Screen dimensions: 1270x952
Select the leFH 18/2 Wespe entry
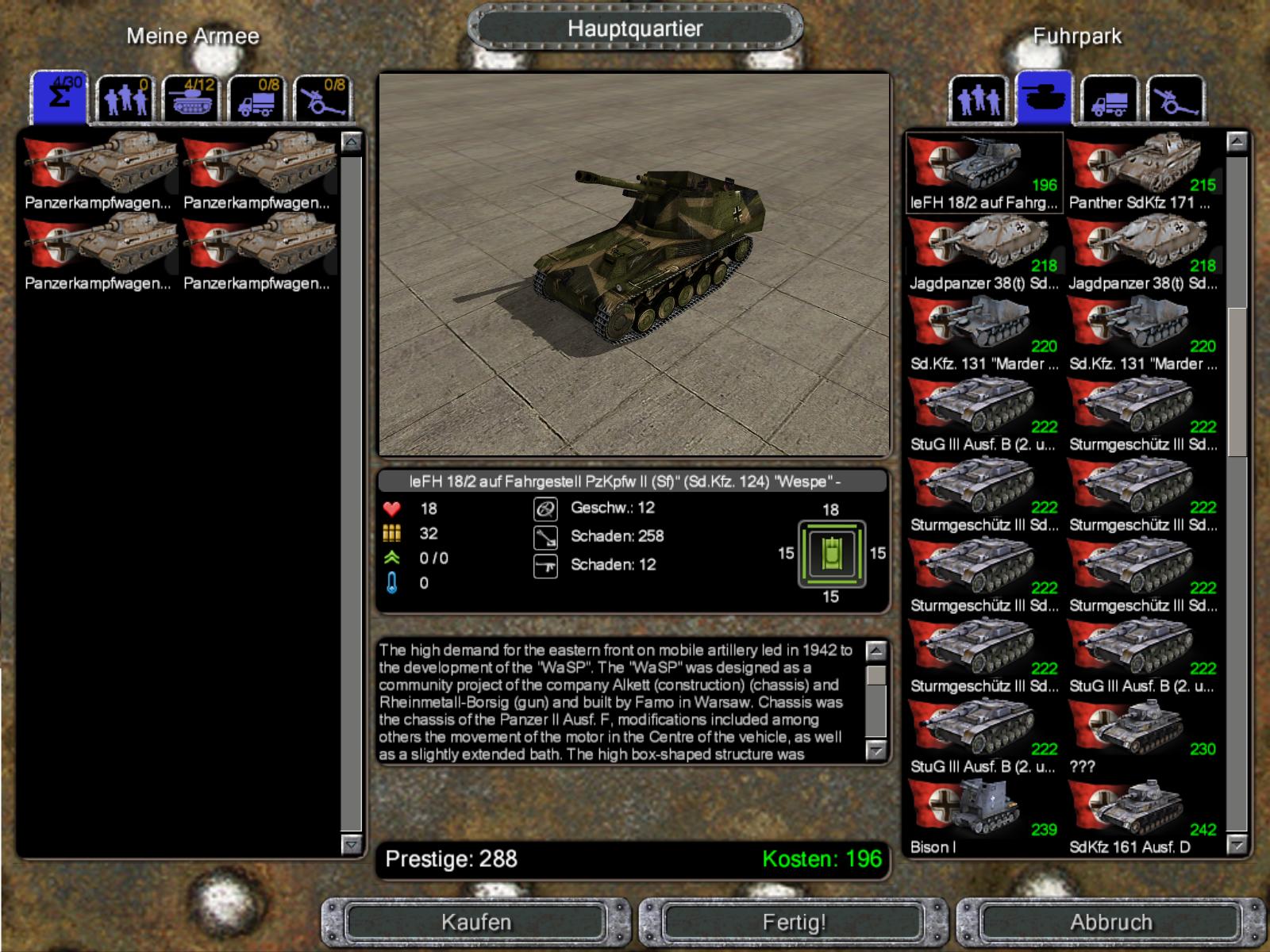983,173
